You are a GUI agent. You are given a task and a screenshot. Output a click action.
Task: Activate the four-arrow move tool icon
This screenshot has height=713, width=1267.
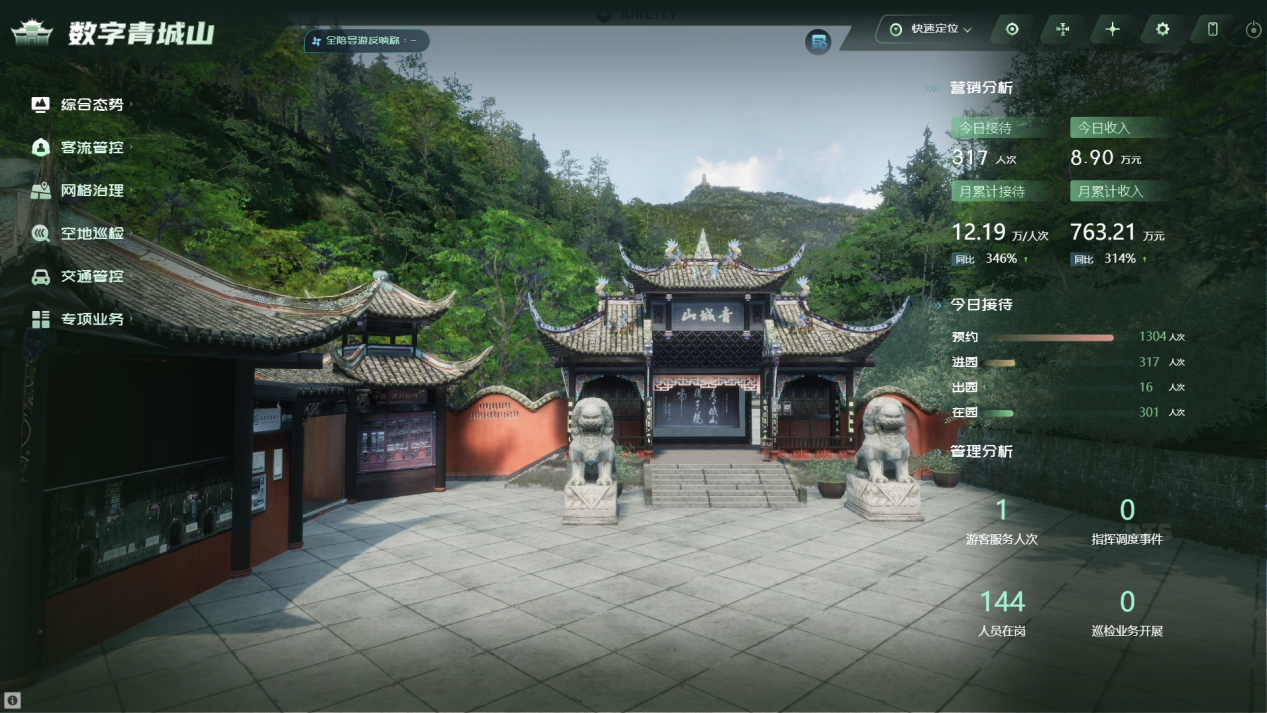[x=1062, y=29]
